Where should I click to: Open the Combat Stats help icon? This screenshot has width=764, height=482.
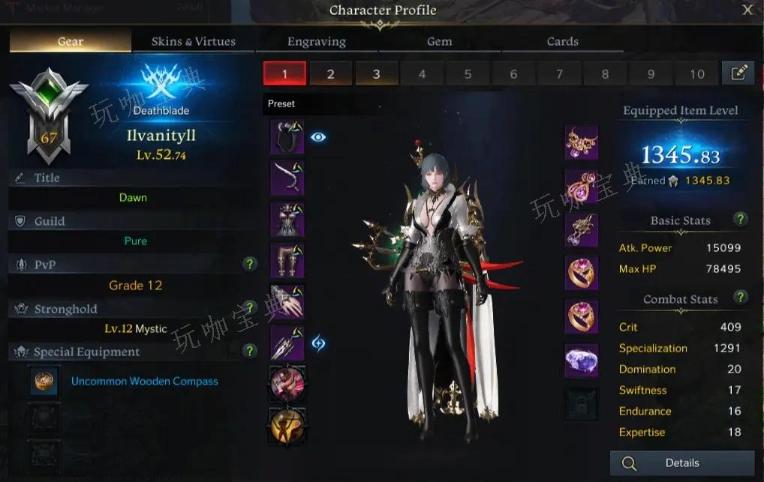click(740, 297)
